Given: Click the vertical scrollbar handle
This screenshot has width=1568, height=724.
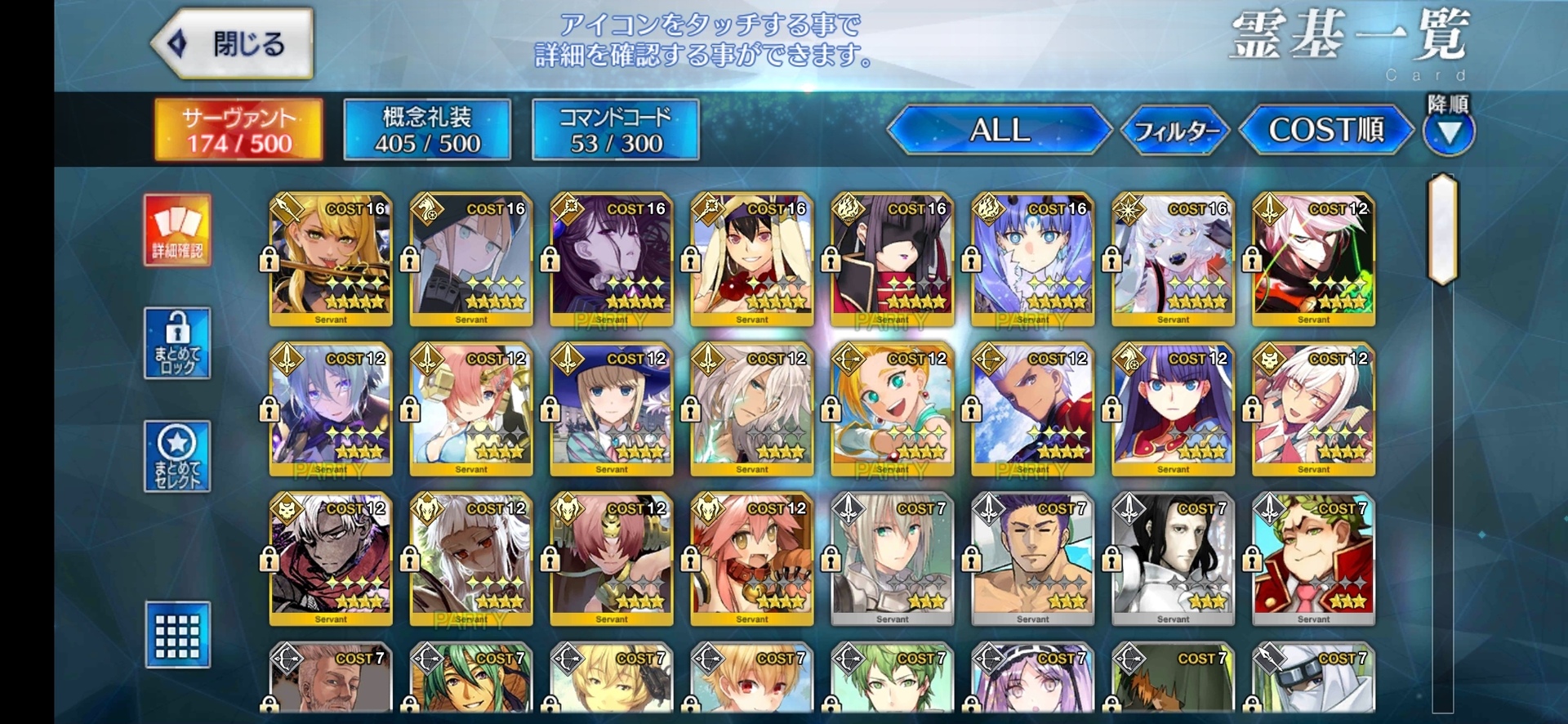Looking at the screenshot, I should pos(1443,229).
